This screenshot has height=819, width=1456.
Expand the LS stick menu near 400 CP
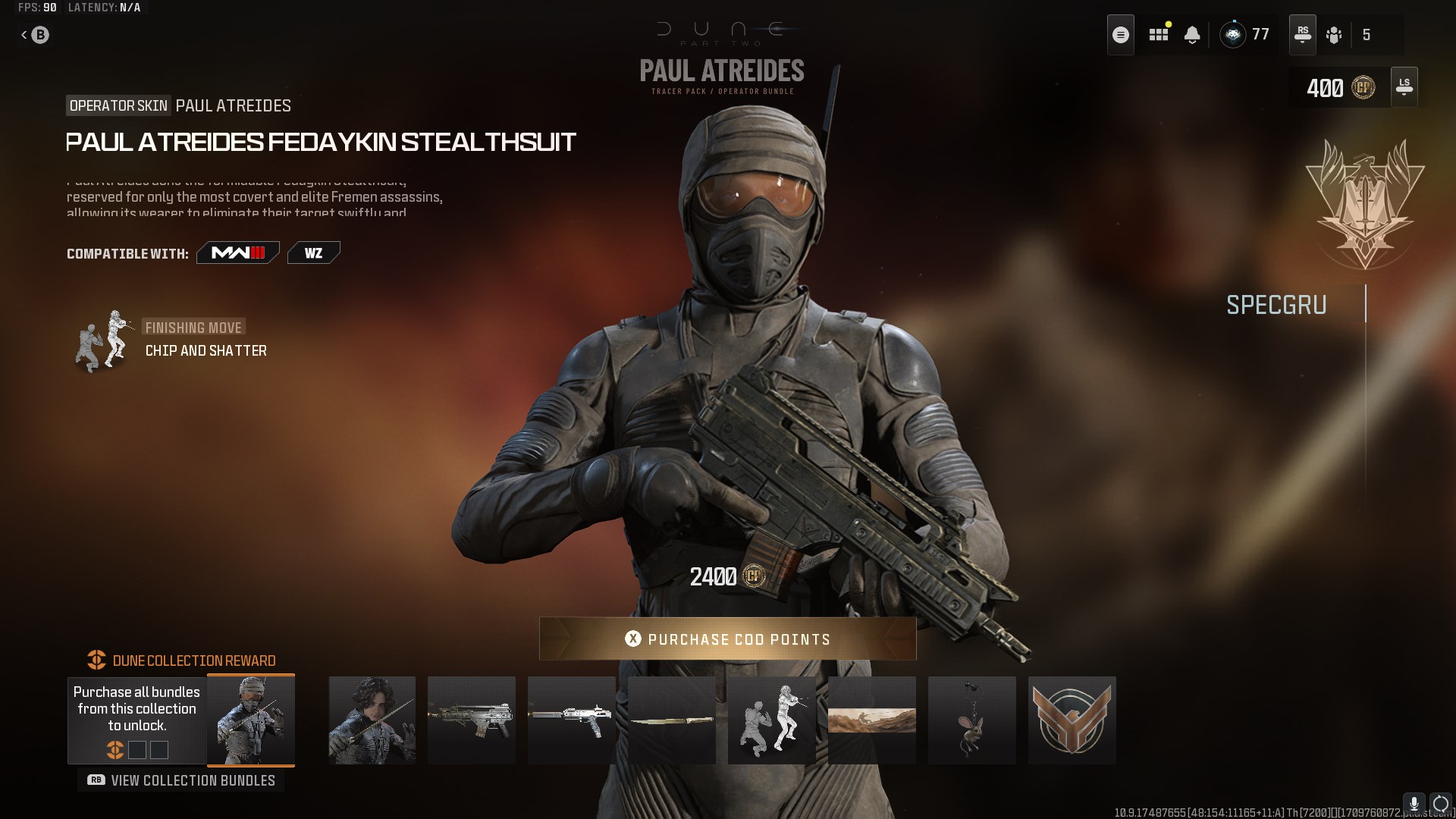point(1404,86)
